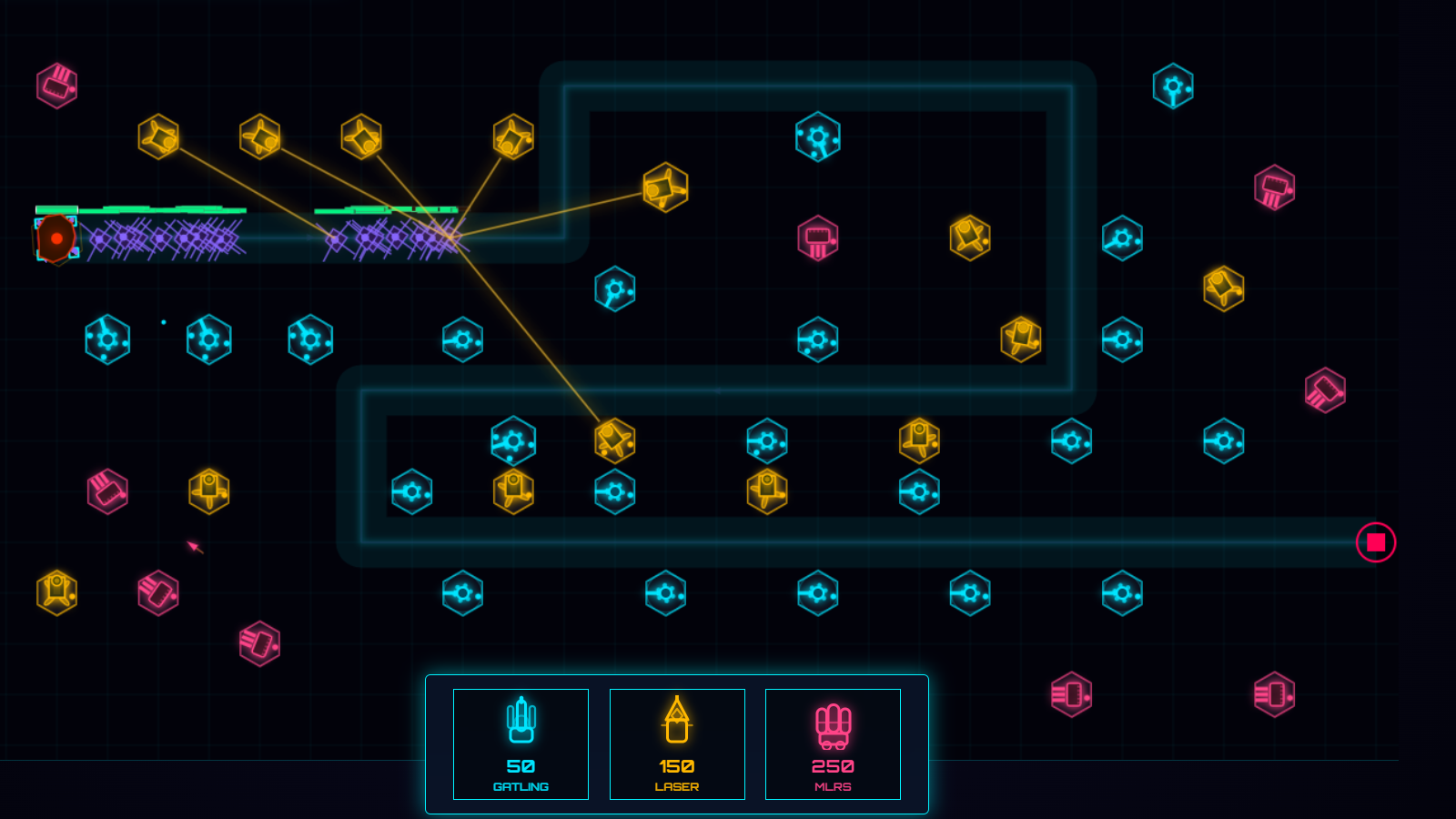Click the red boss enemy leading the swarm
Image resolution: width=1456 pixels, height=819 pixels.
click(x=56, y=238)
